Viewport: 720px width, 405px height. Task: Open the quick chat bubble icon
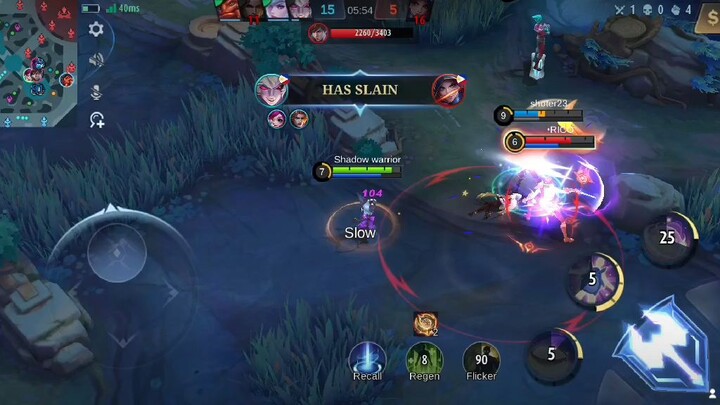pyautogui.click(x=96, y=121)
